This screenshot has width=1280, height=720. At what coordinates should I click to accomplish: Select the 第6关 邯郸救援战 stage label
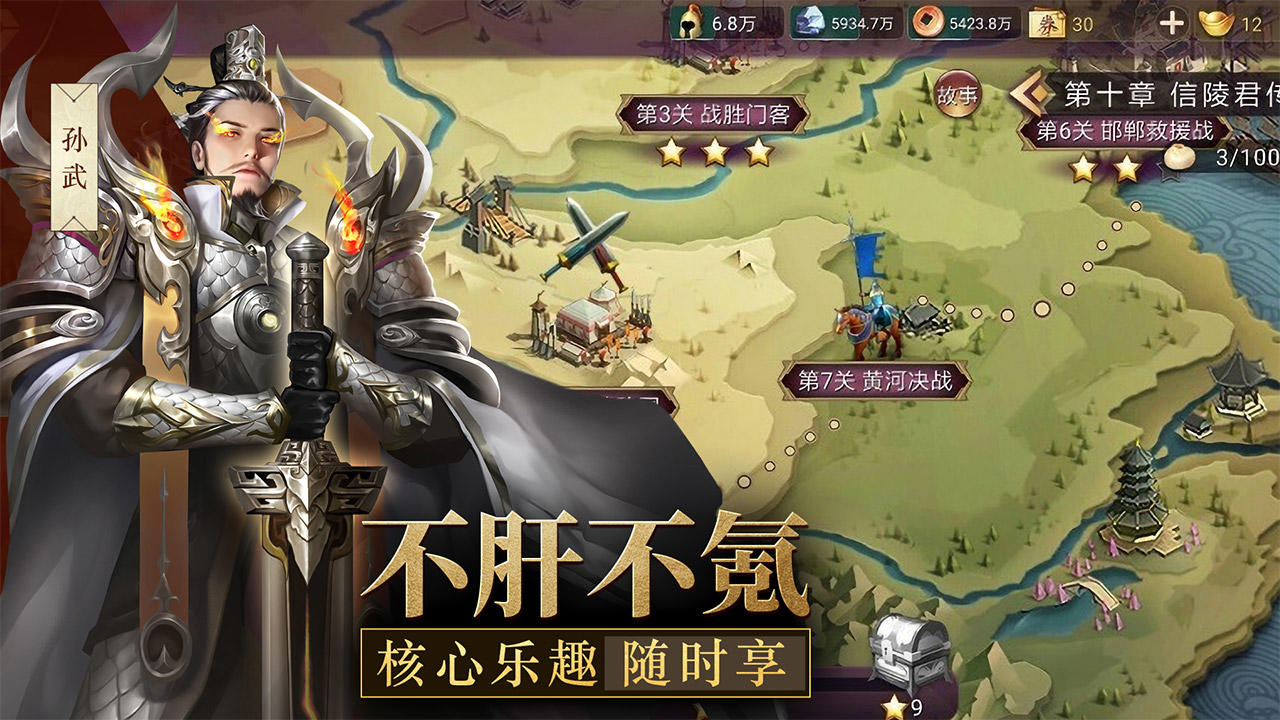point(1125,130)
